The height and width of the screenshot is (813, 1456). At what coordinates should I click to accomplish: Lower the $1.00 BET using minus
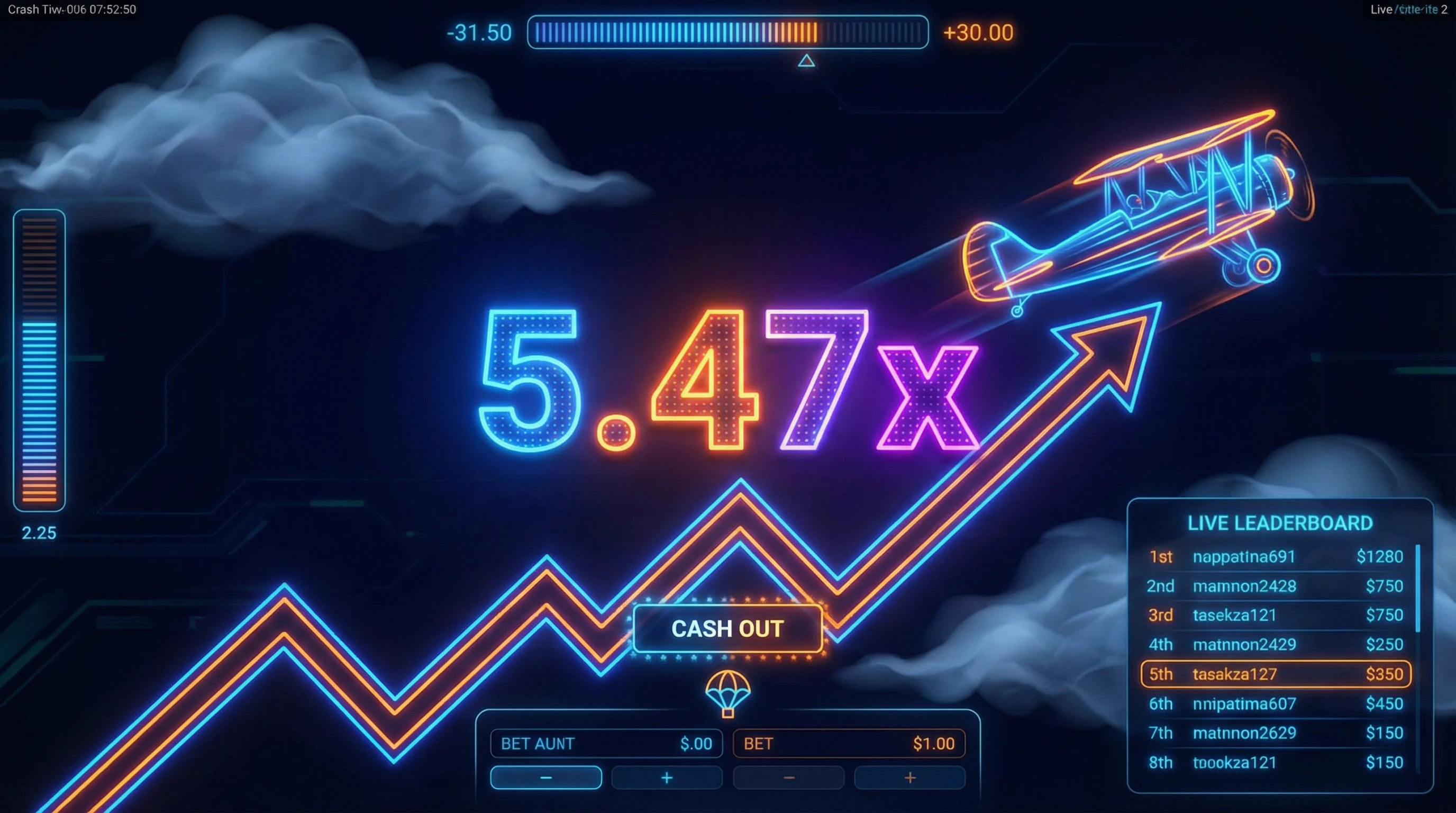pyautogui.click(x=788, y=778)
